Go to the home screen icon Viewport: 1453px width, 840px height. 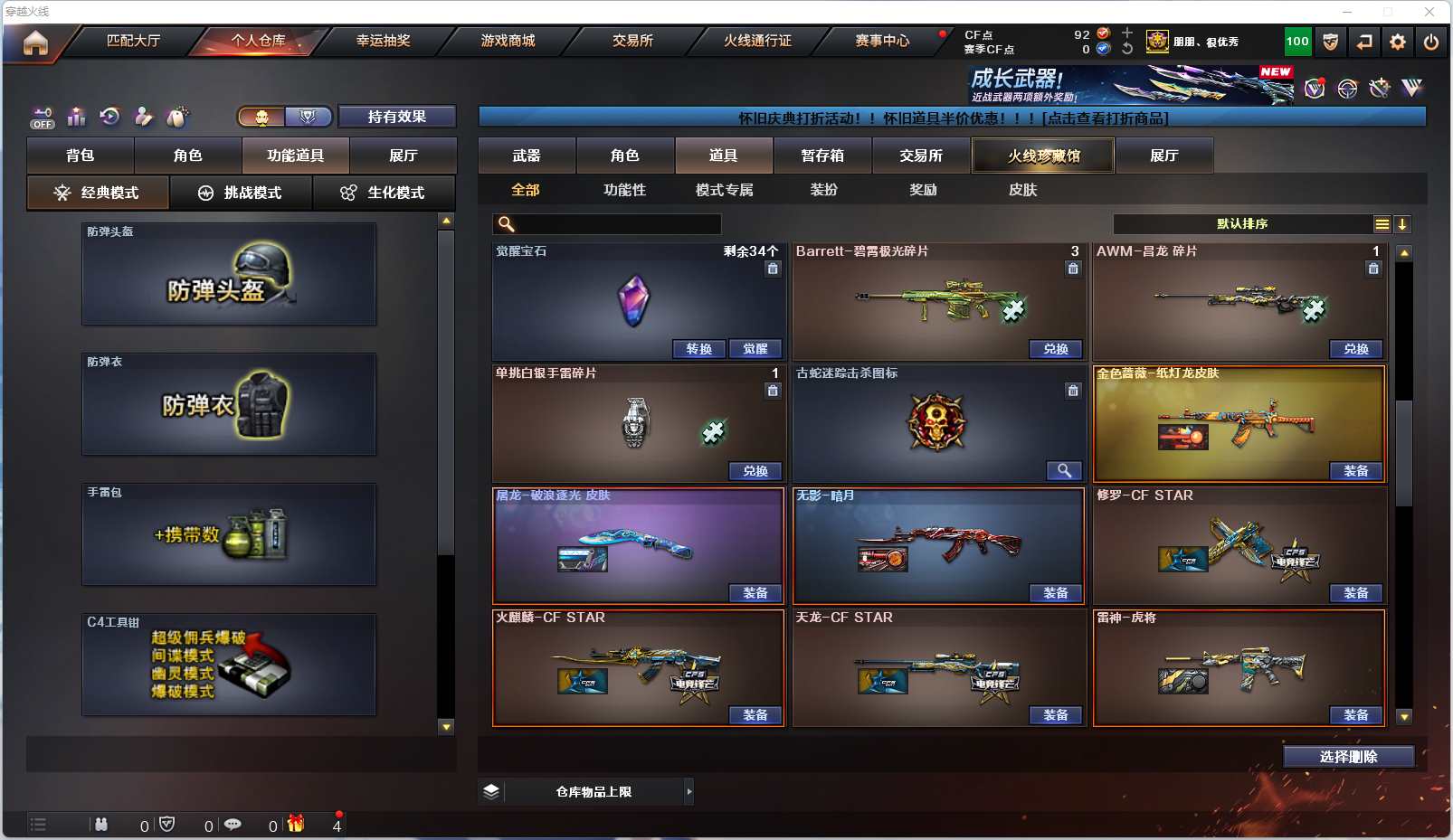pos(35,42)
